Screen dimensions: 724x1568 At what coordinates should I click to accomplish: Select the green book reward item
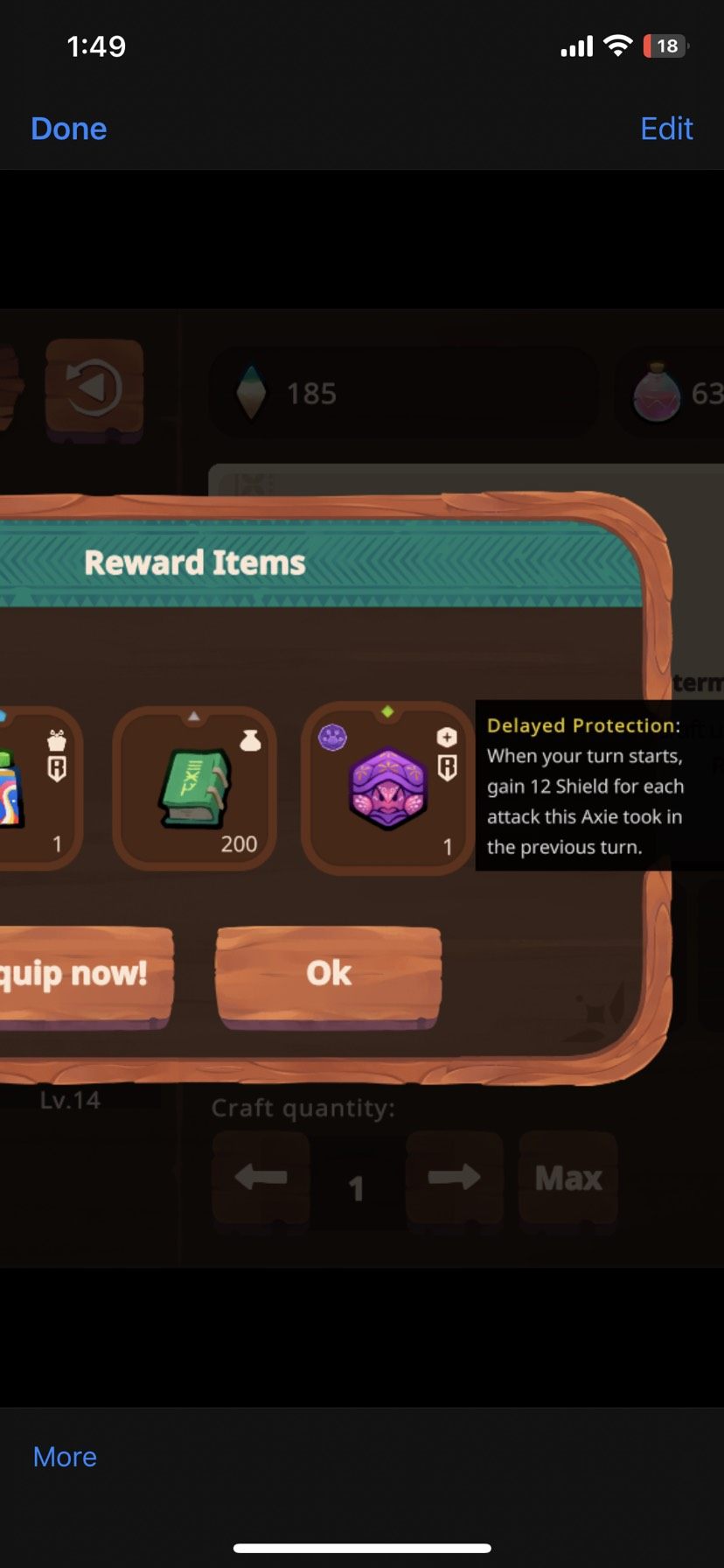(x=195, y=788)
